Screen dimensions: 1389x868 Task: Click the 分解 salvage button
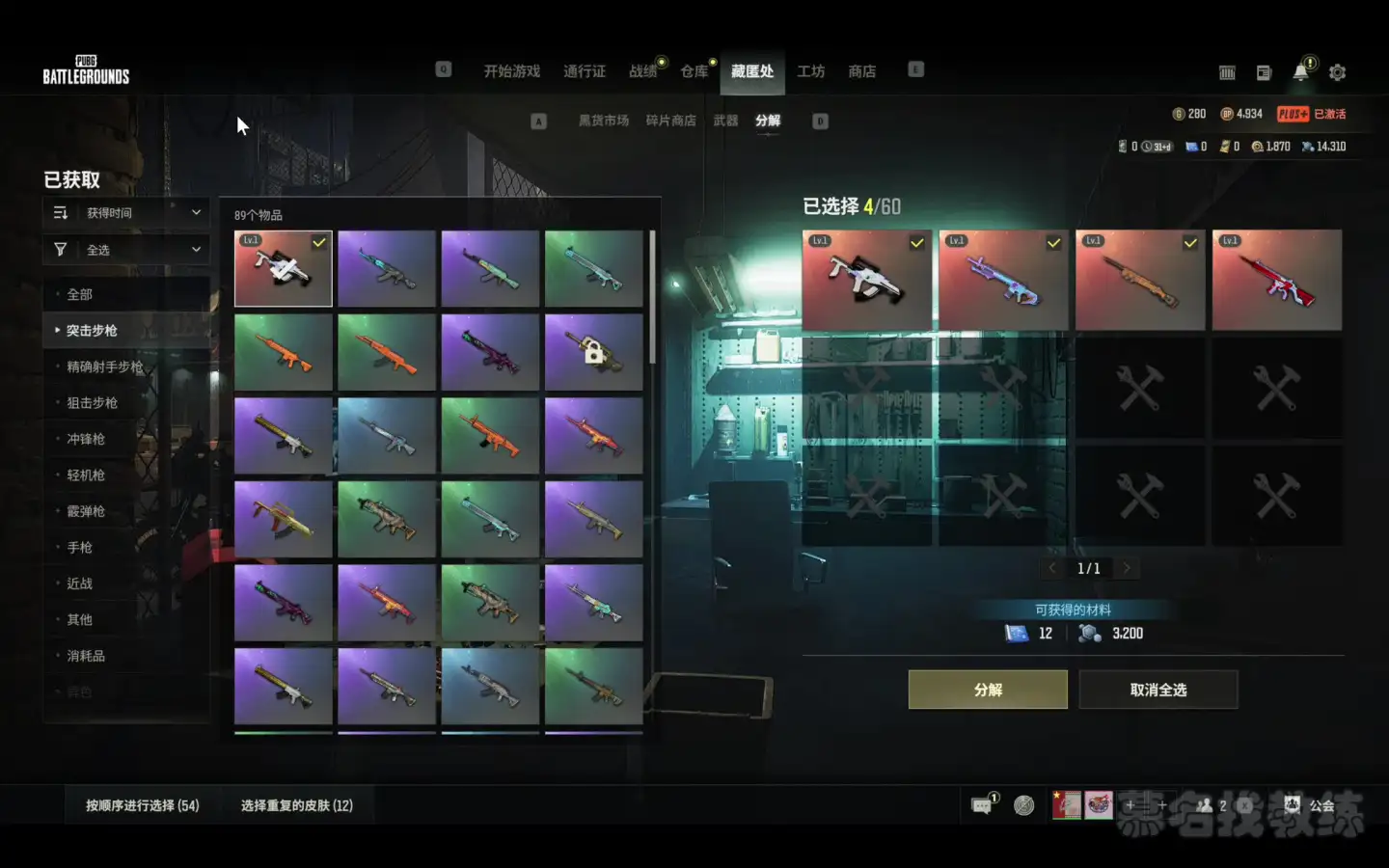988,690
